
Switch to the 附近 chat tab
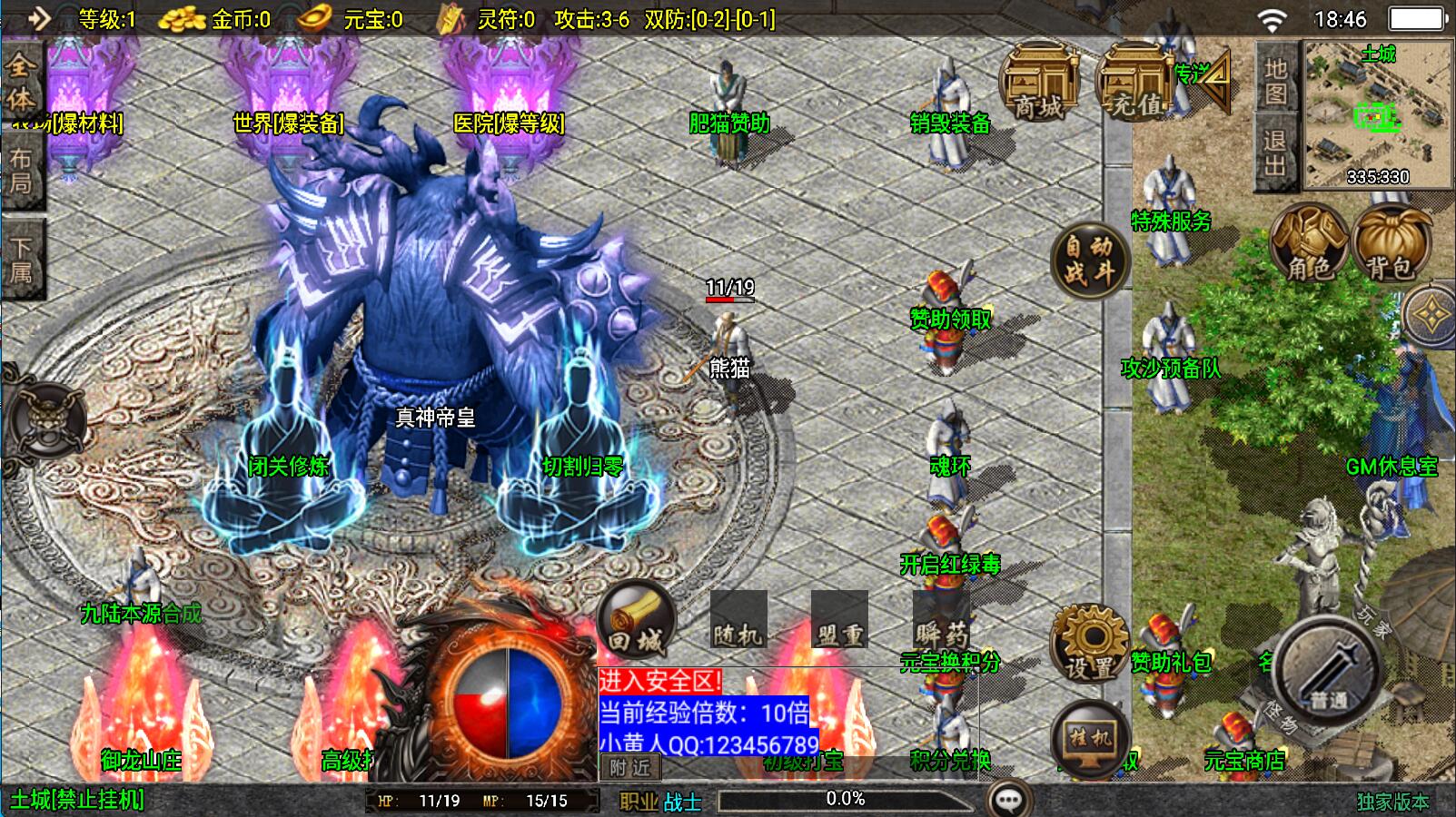pos(630,768)
